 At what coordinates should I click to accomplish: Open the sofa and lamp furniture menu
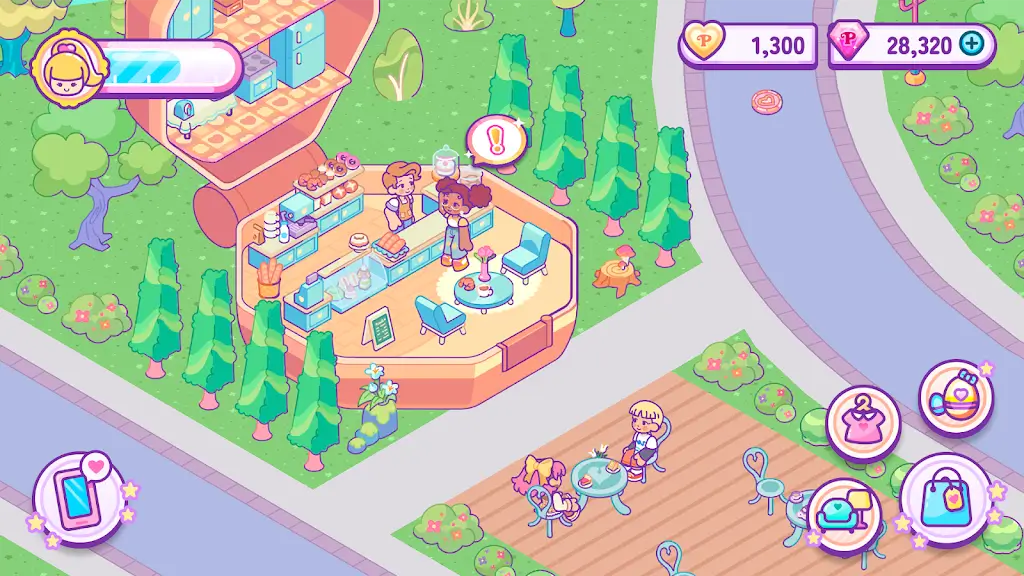point(844,514)
